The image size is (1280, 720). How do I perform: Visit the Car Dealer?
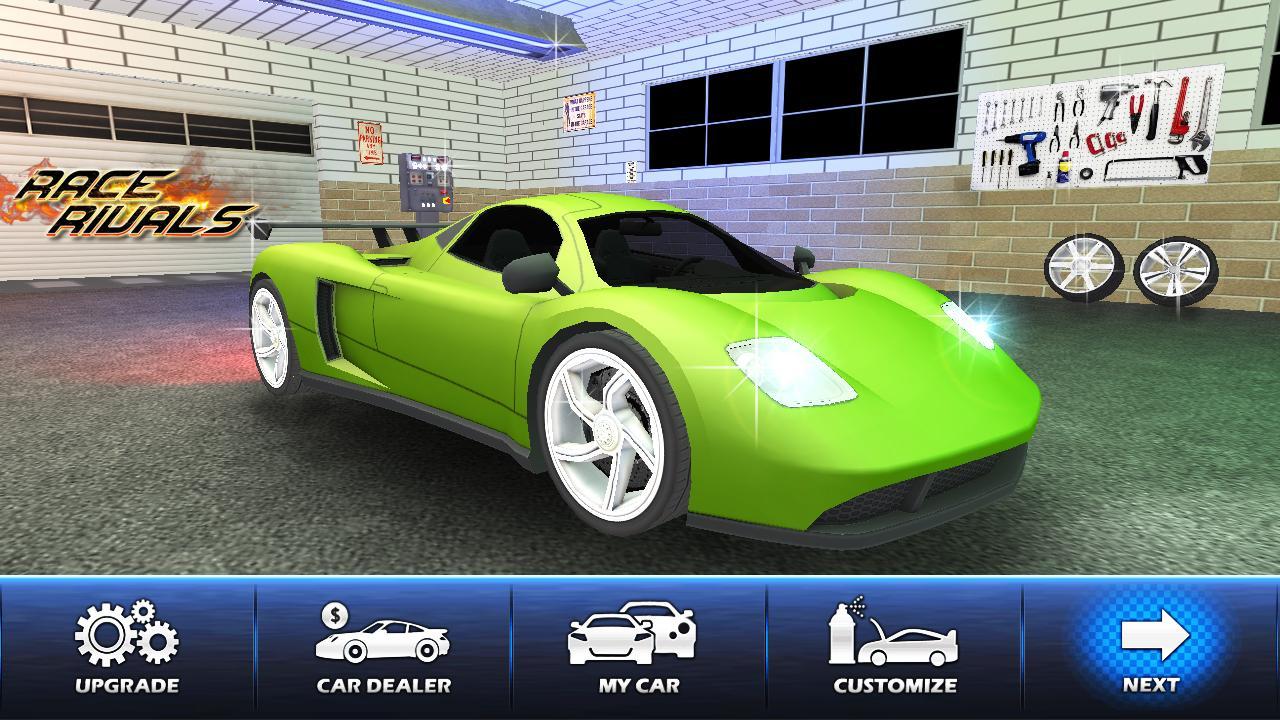[383, 648]
